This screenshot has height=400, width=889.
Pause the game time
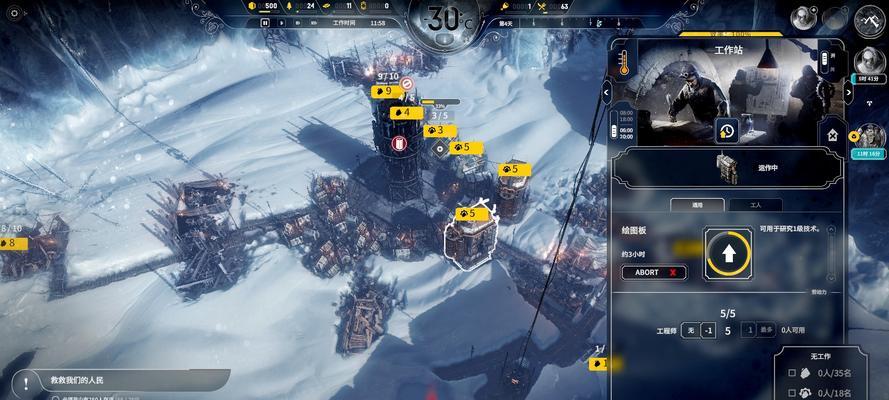pyautogui.click(x=265, y=22)
